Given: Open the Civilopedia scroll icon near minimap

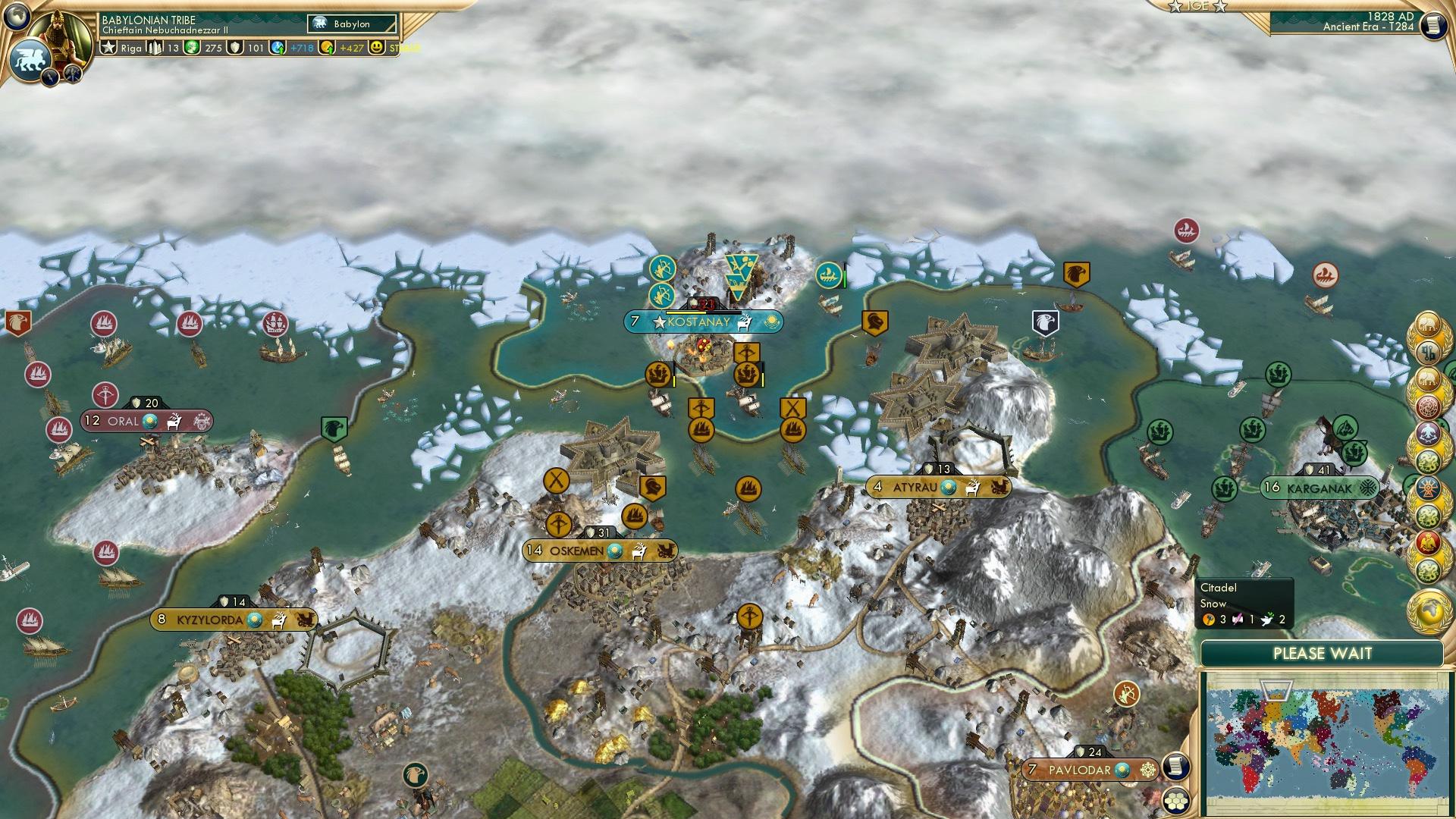Looking at the screenshot, I should pos(1177,767).
